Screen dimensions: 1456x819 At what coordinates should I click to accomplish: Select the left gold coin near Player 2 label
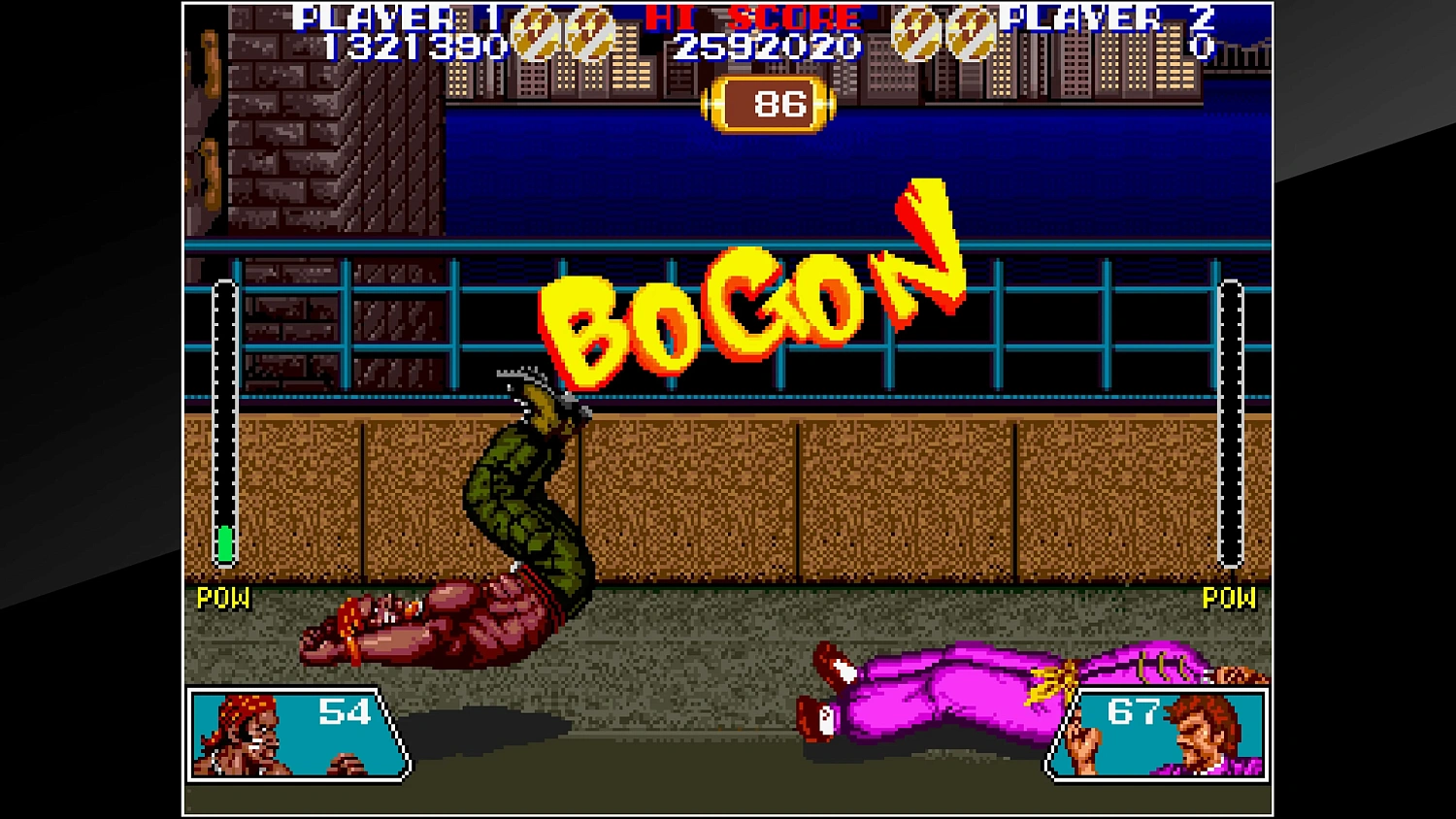point(913,34)
